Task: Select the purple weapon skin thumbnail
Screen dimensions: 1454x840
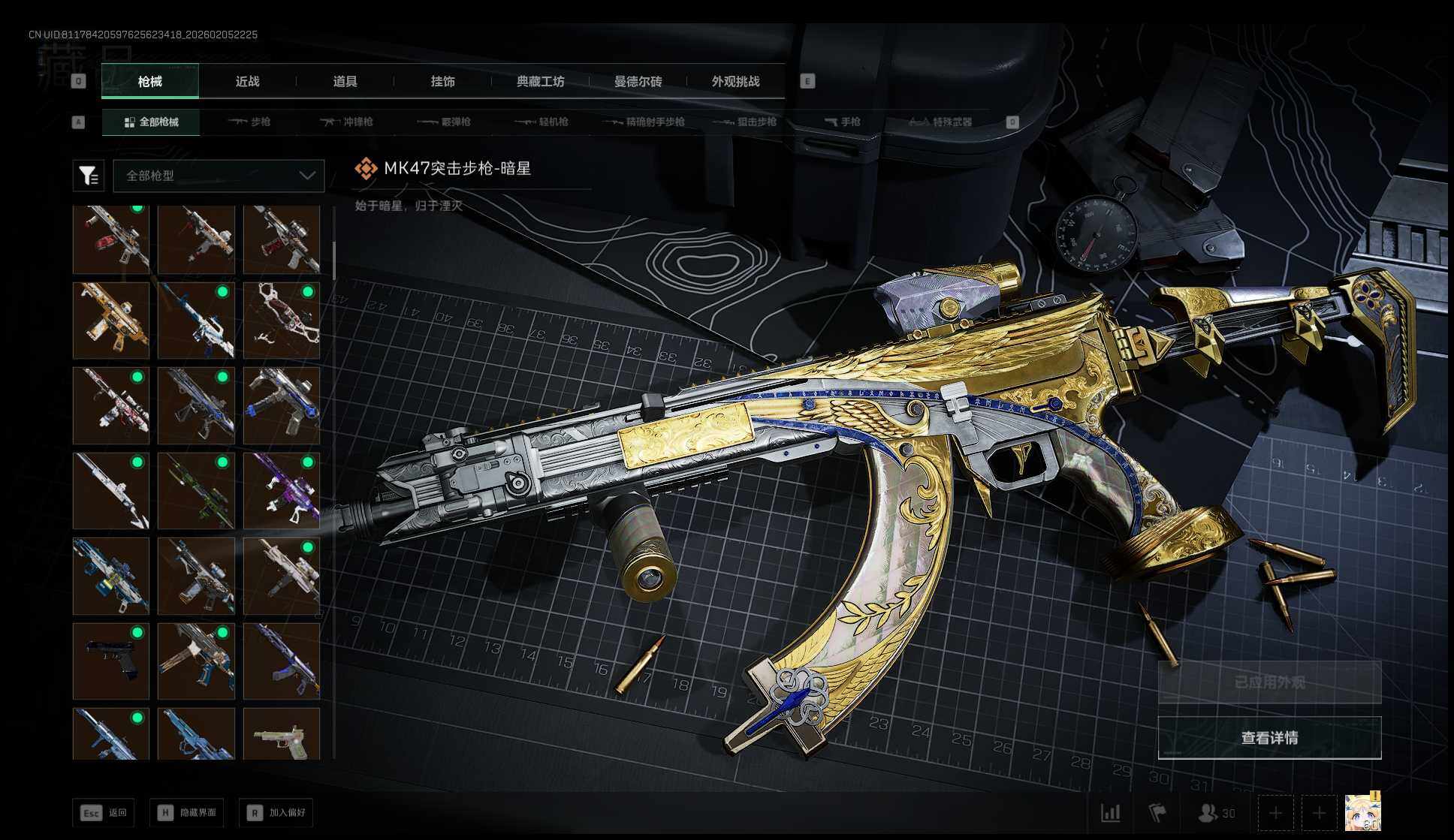Action: (282, 491)
